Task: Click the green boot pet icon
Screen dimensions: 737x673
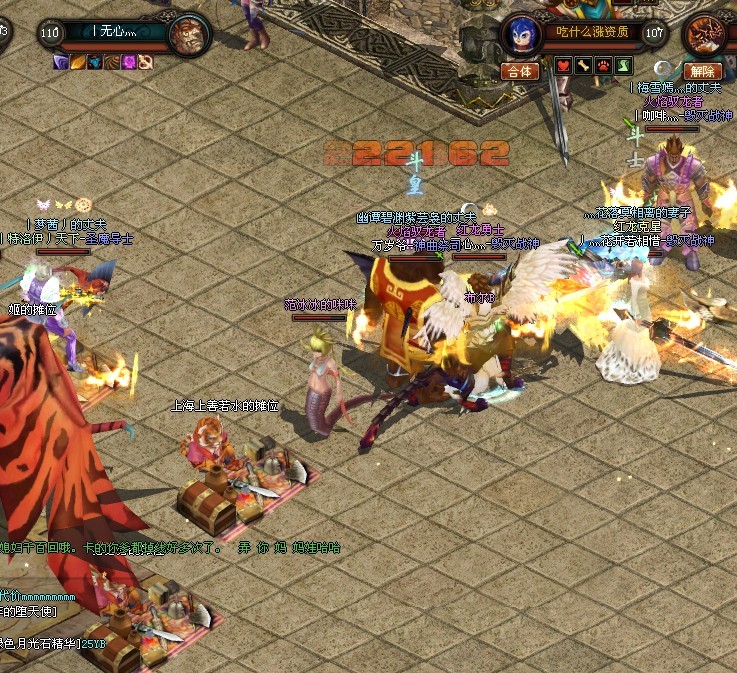Action: click(x=624, y=66)
